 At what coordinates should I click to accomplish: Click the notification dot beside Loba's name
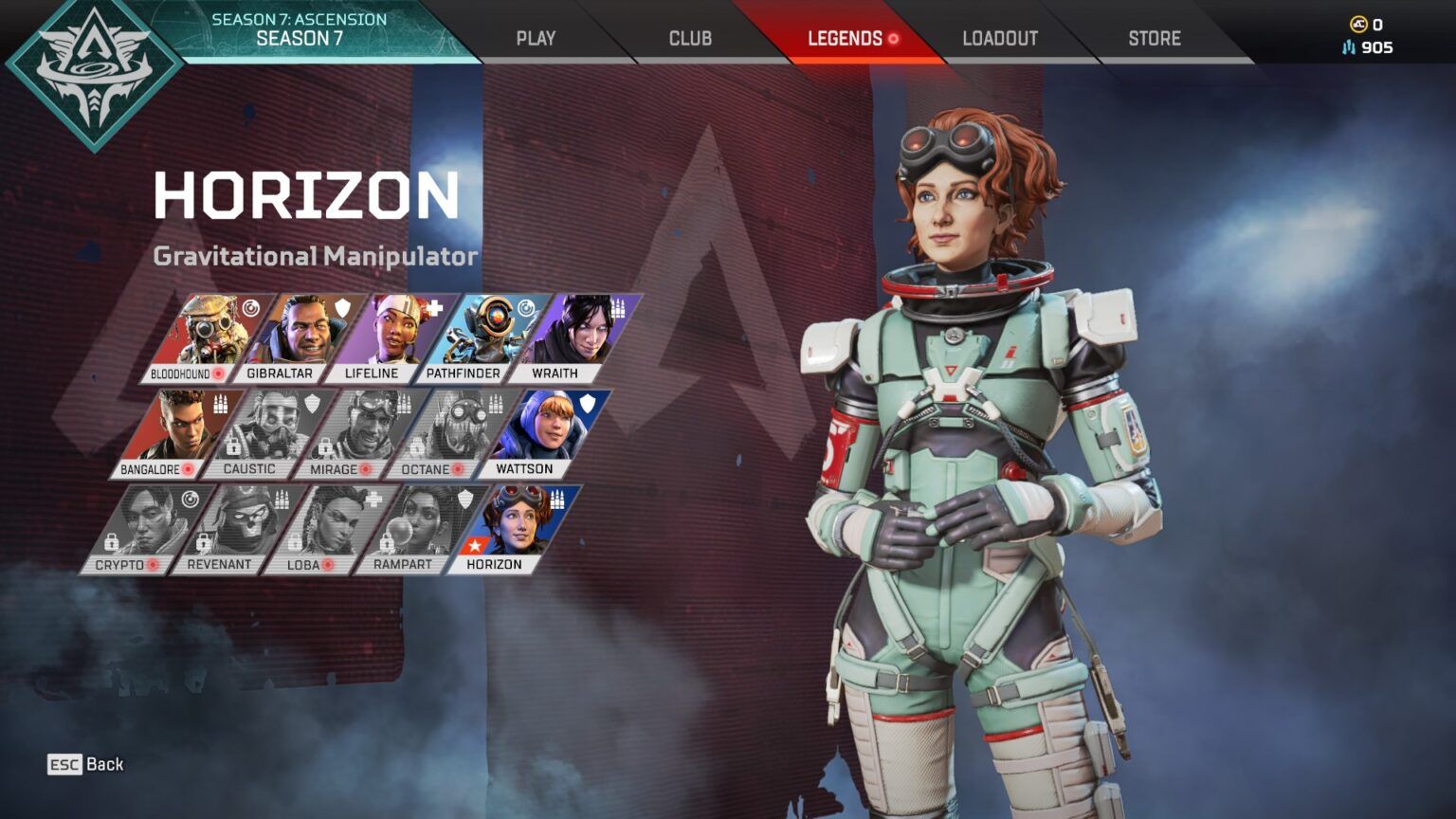coord(329,563)
